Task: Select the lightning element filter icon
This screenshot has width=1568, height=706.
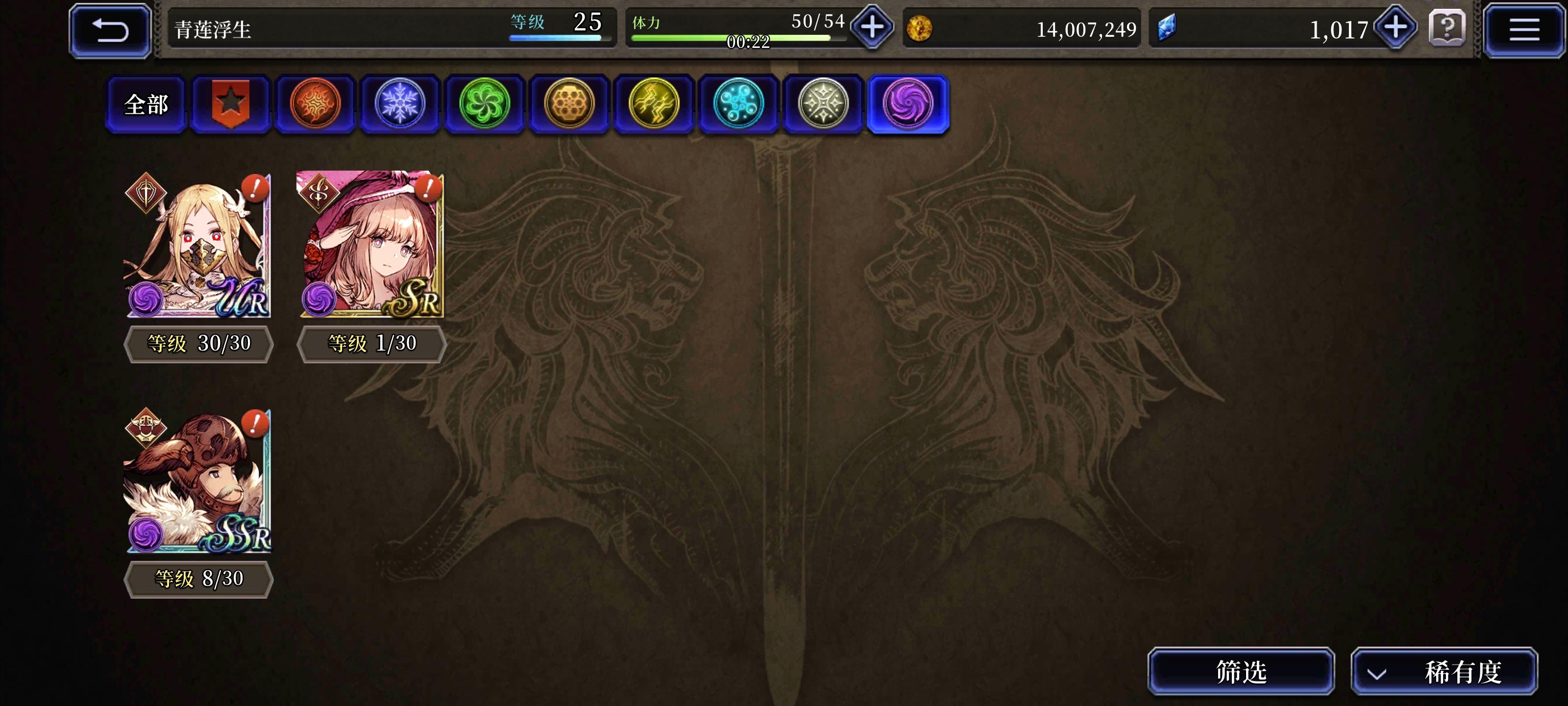Action: click(654, 103)
